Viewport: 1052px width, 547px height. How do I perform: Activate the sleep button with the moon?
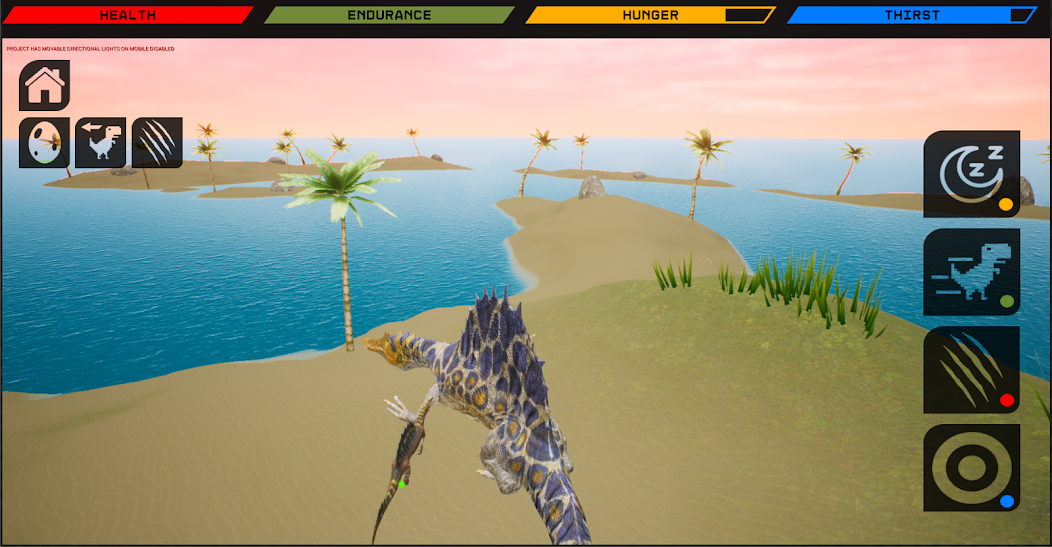coord(971,174)
